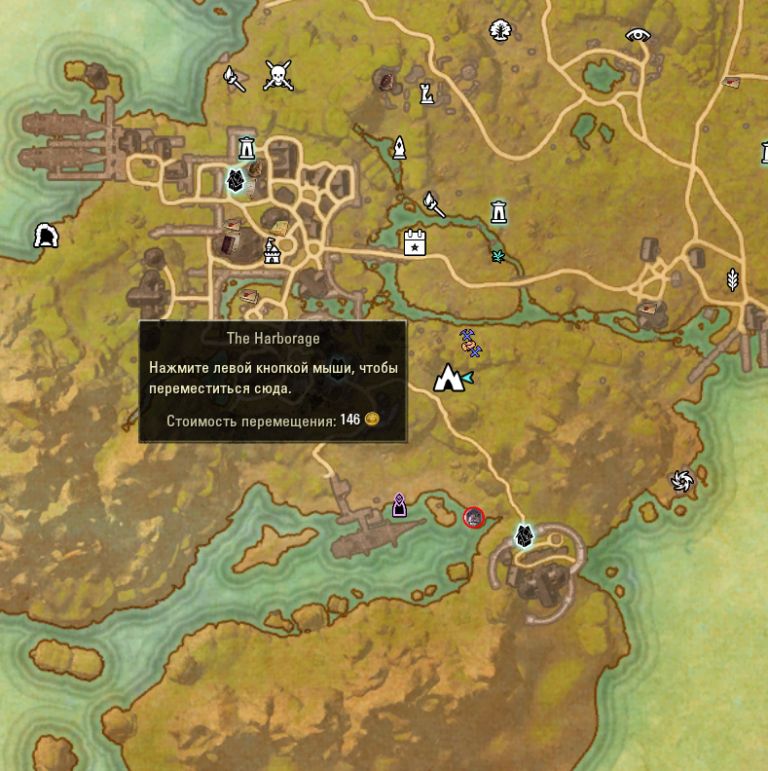Screen dimensions: 768x771
Task: Select the cave entrance marker
Action: [46, 236]
